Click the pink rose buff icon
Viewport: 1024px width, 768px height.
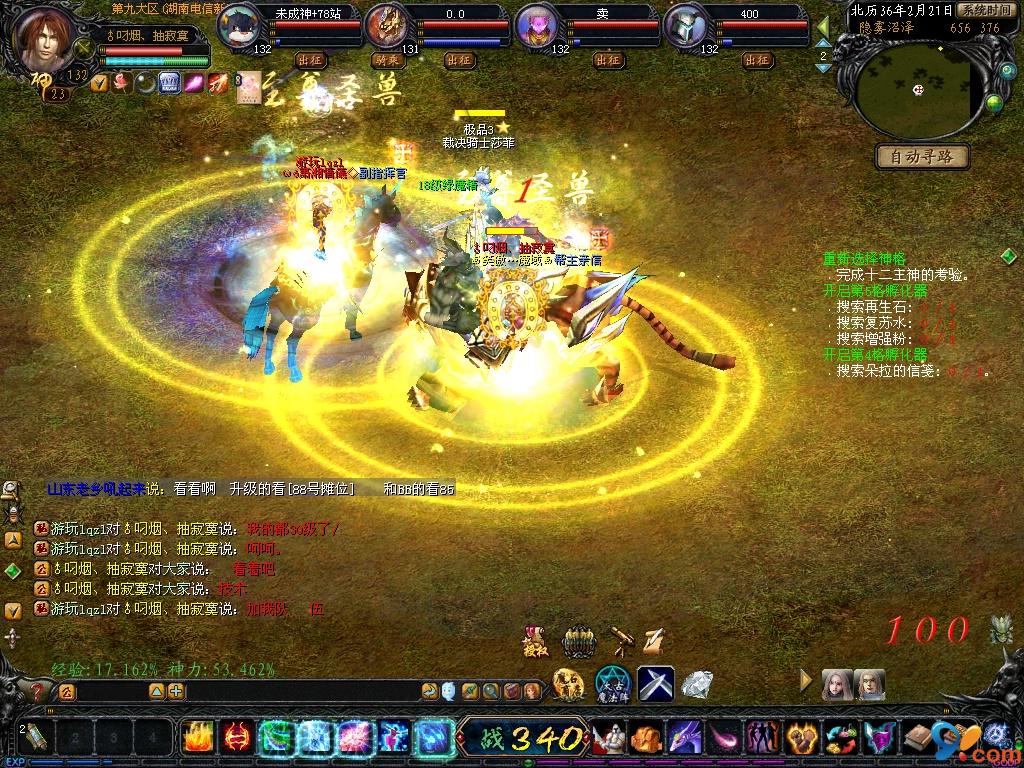click(x=120, y=83)
